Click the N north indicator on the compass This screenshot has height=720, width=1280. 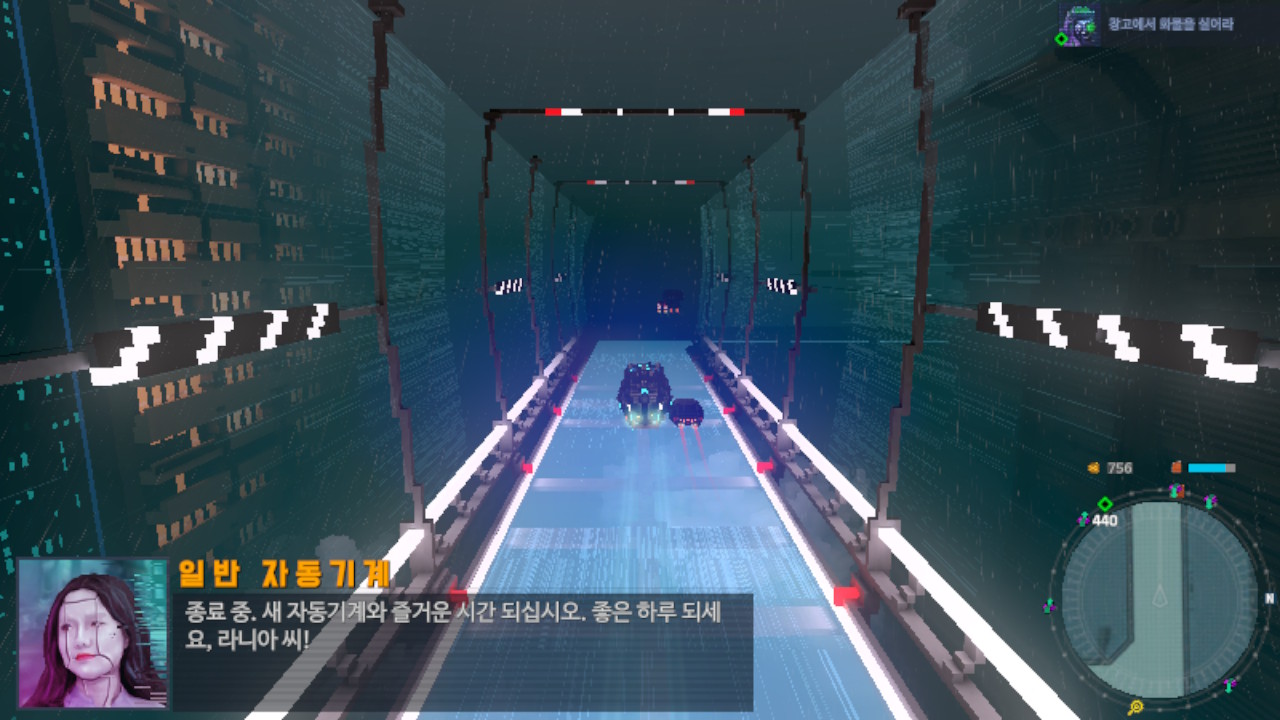coord(1269,597)
